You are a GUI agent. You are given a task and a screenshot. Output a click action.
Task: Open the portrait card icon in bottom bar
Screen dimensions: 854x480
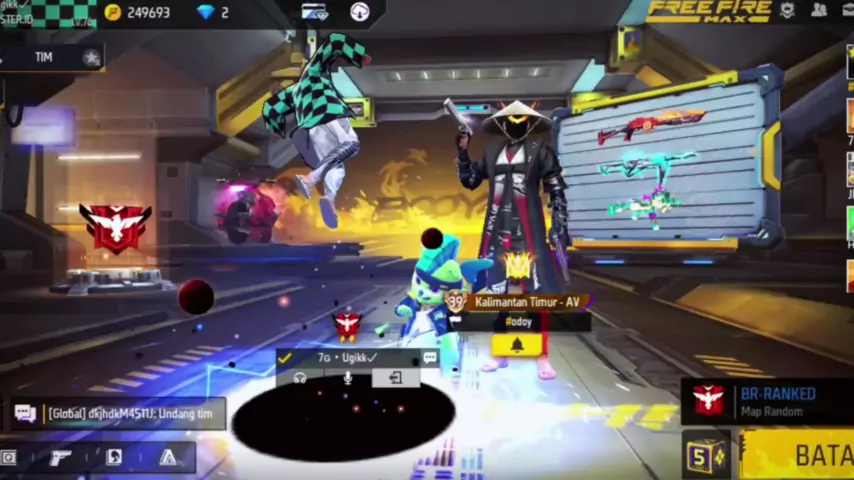pos(114,457)
